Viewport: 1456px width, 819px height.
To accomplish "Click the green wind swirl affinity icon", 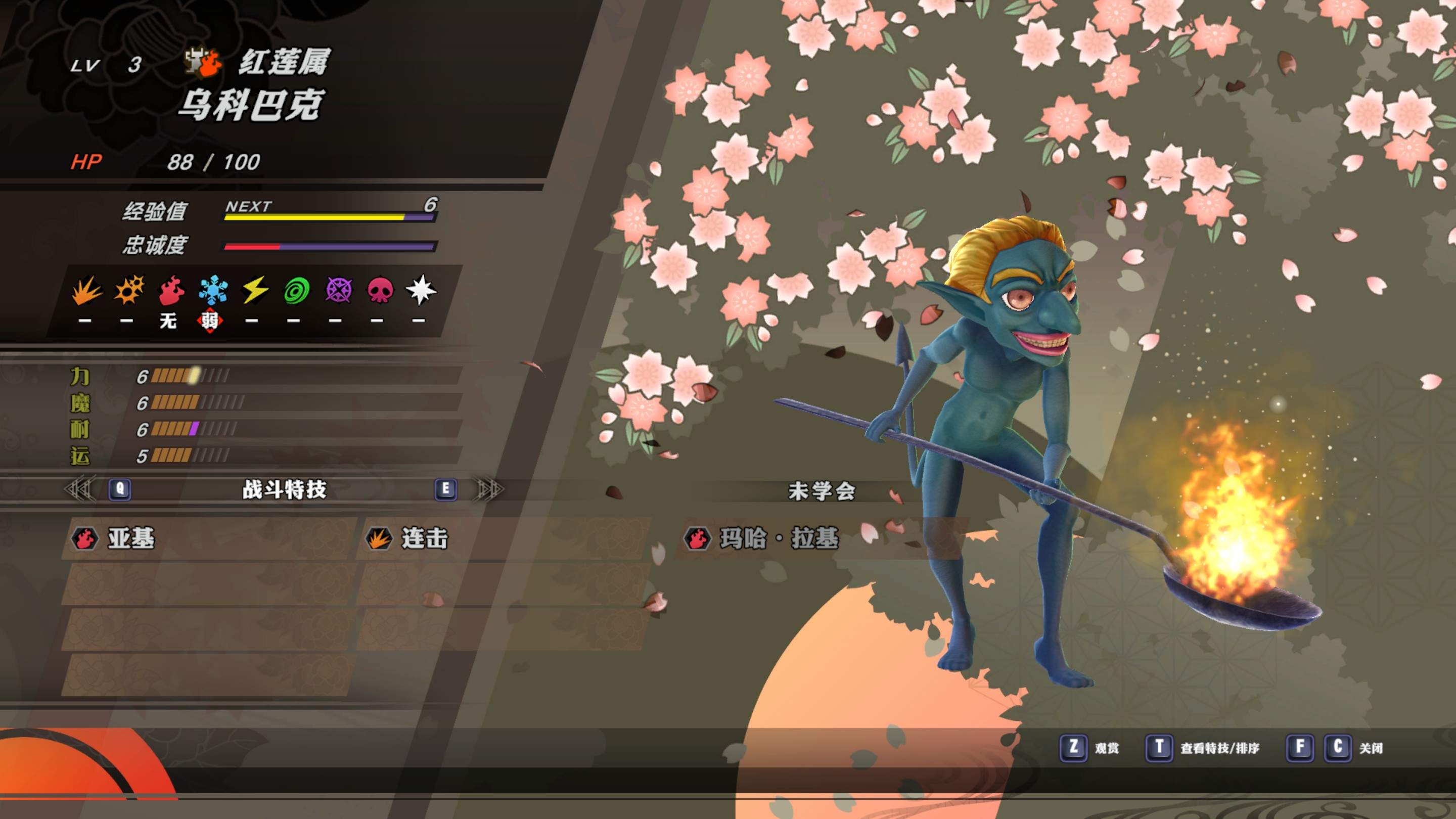I will point(296,291).
